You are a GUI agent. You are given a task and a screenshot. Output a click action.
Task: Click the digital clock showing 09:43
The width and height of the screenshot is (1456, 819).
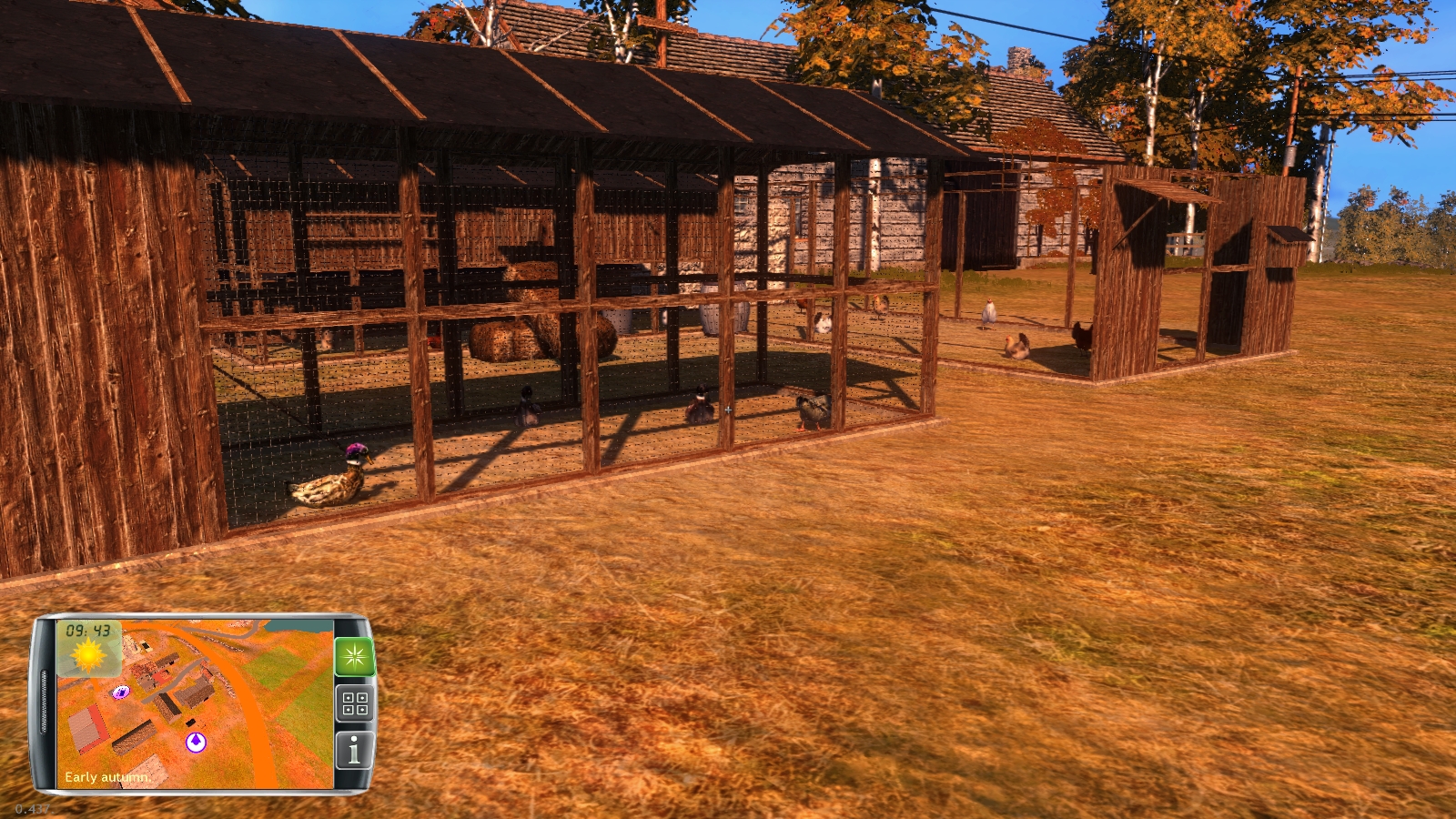(x=87, y=629)
